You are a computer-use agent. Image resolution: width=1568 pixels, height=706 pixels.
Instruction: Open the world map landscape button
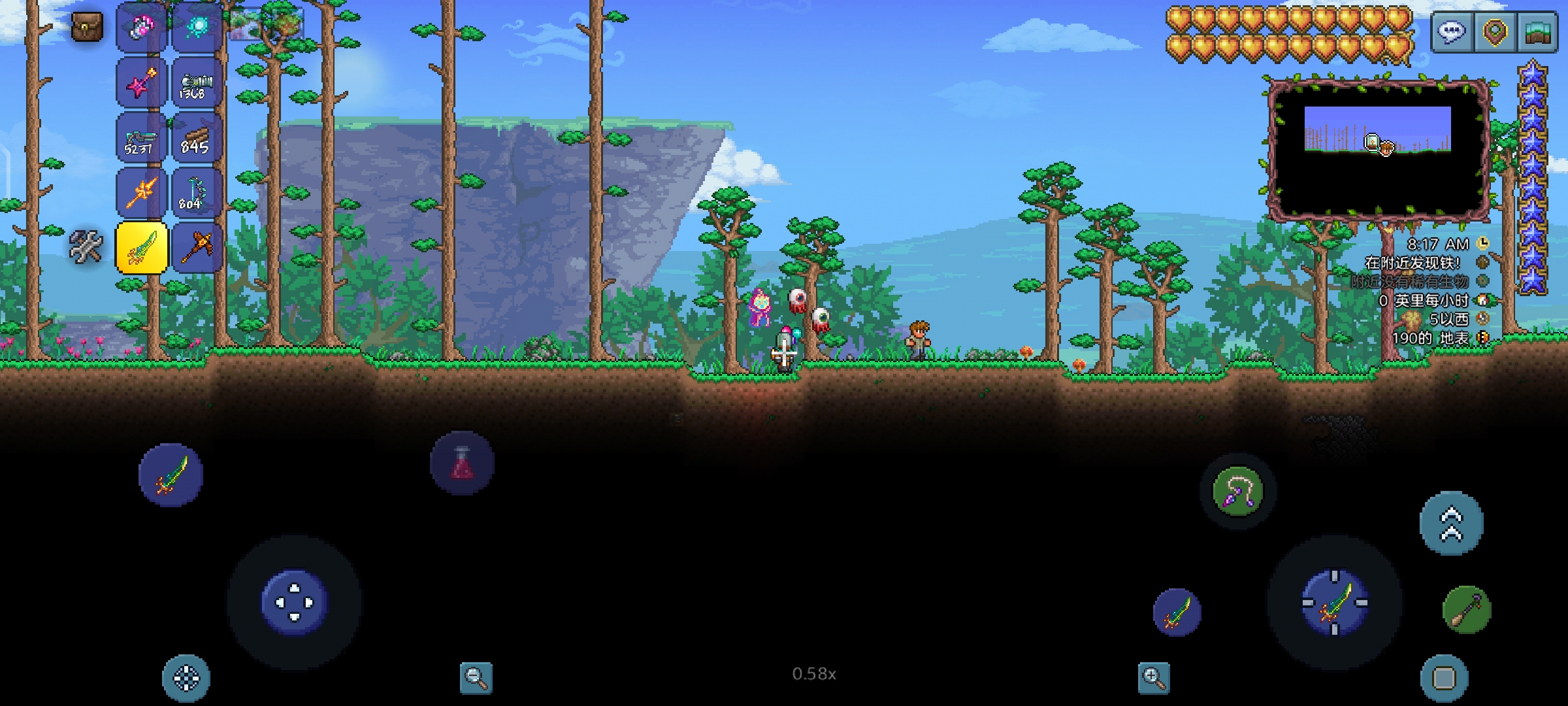point(1537,32)
